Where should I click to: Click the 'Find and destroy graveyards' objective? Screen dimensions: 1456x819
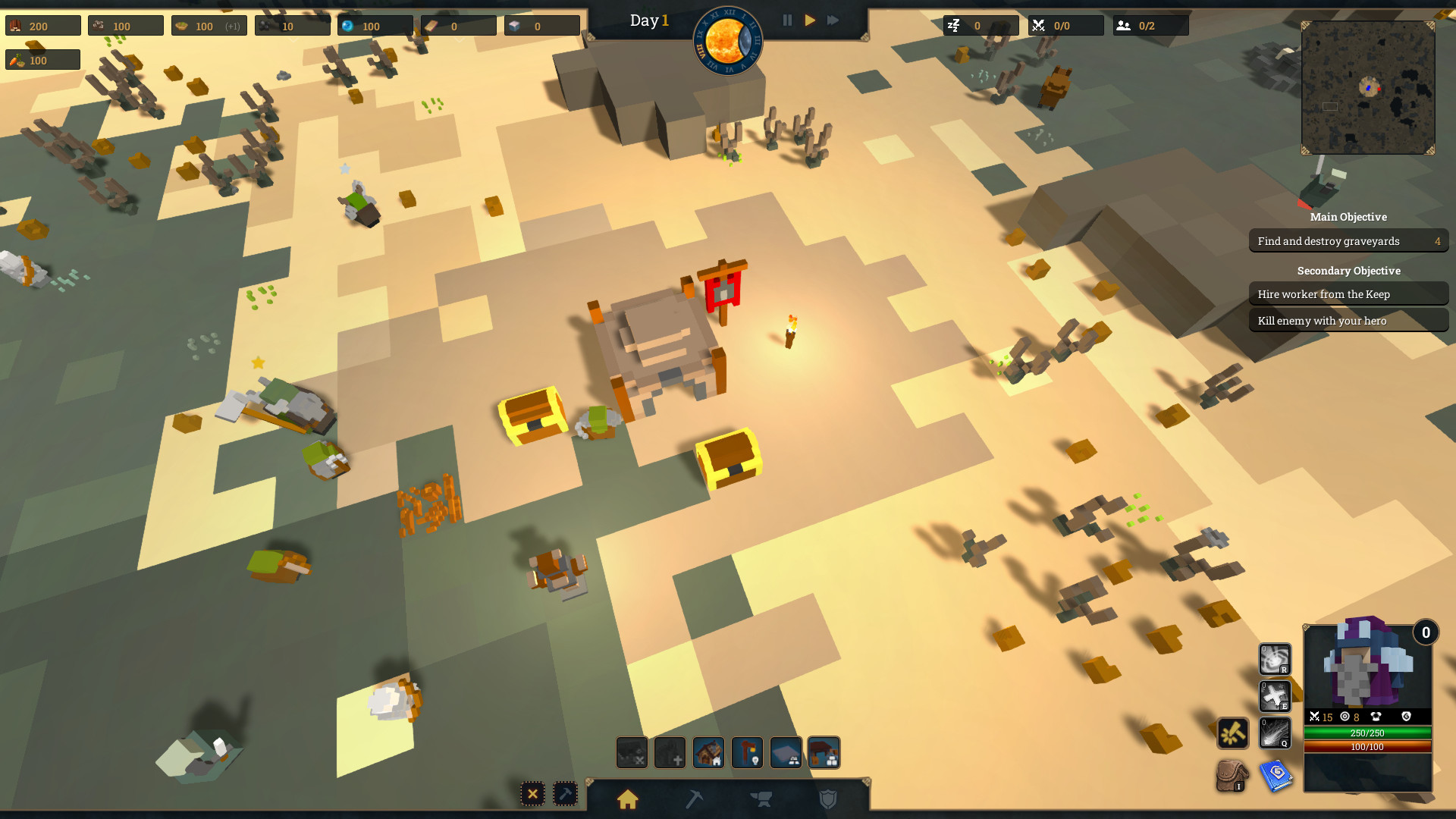click(x=1348, y=240)
